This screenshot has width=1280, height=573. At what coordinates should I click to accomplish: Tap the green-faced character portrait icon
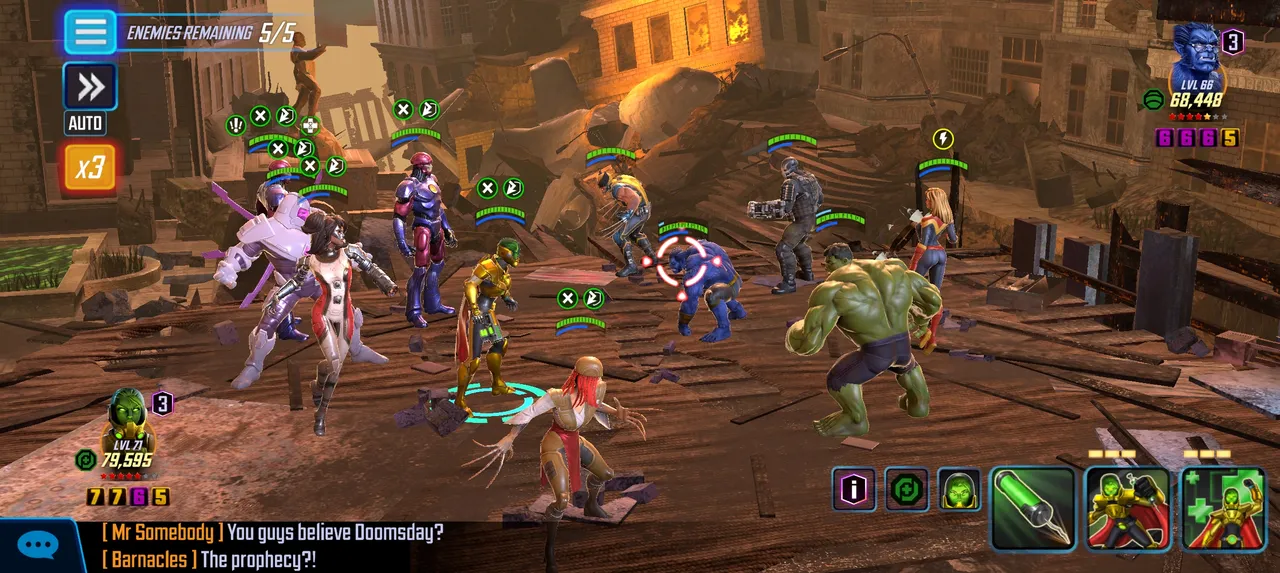pyautogui.click(x=958, y=490)
